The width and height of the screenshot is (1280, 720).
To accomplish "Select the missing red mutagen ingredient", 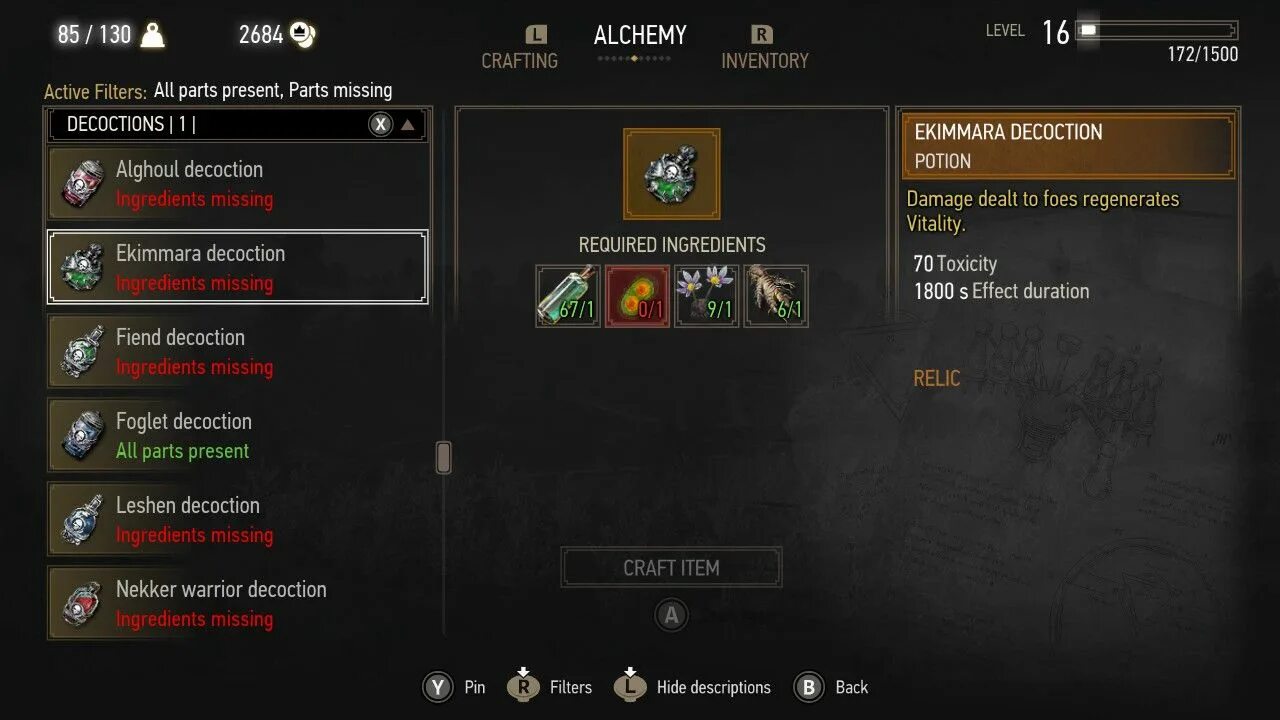I will pos(638,296).
